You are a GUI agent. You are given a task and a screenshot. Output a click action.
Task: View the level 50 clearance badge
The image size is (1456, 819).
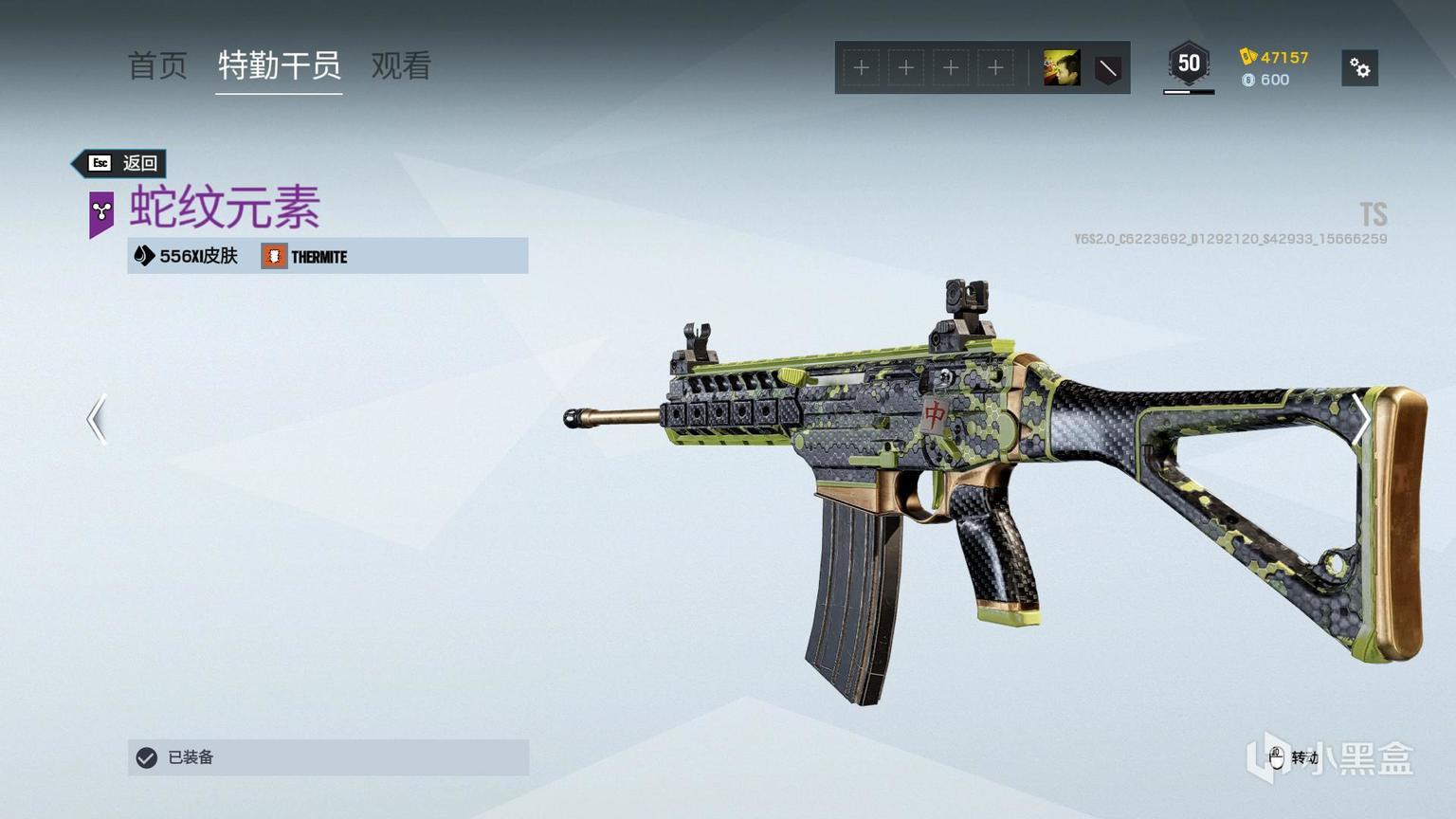1189,64
